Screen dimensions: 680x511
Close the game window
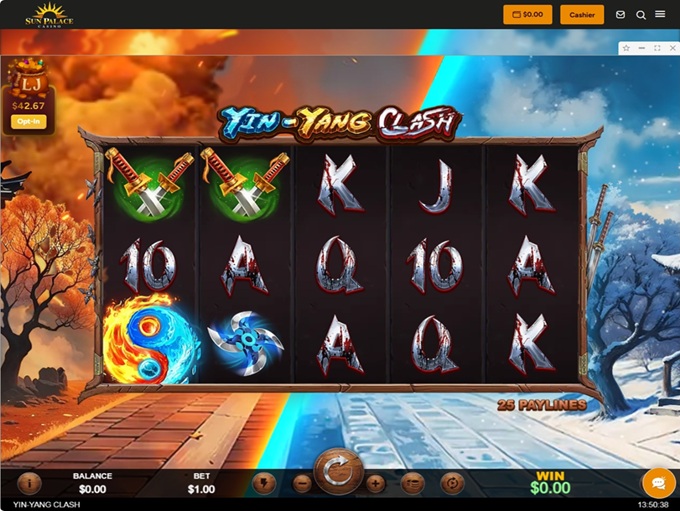click(x=671, y=48)
